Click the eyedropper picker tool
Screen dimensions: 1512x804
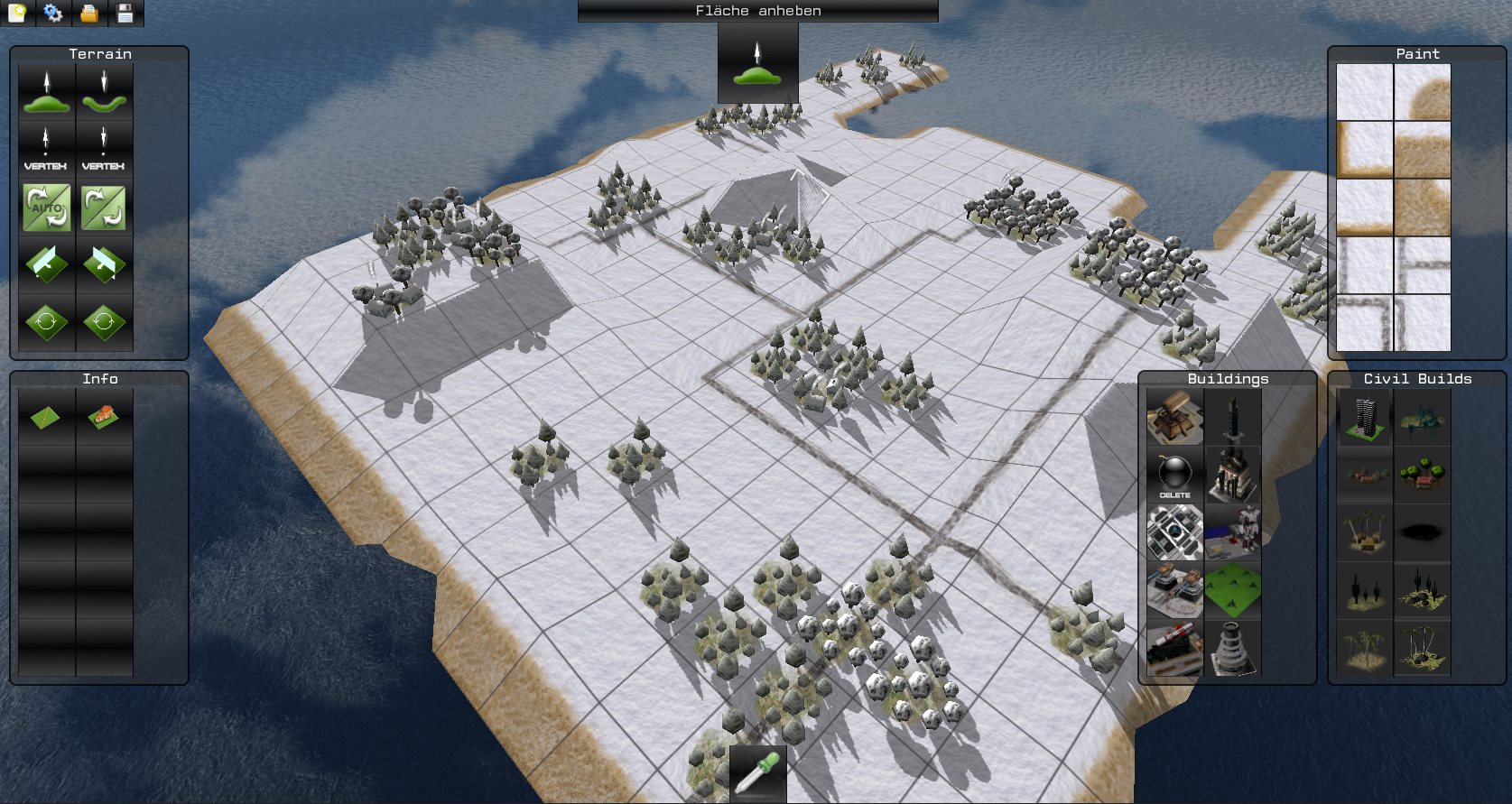point(757,773)
